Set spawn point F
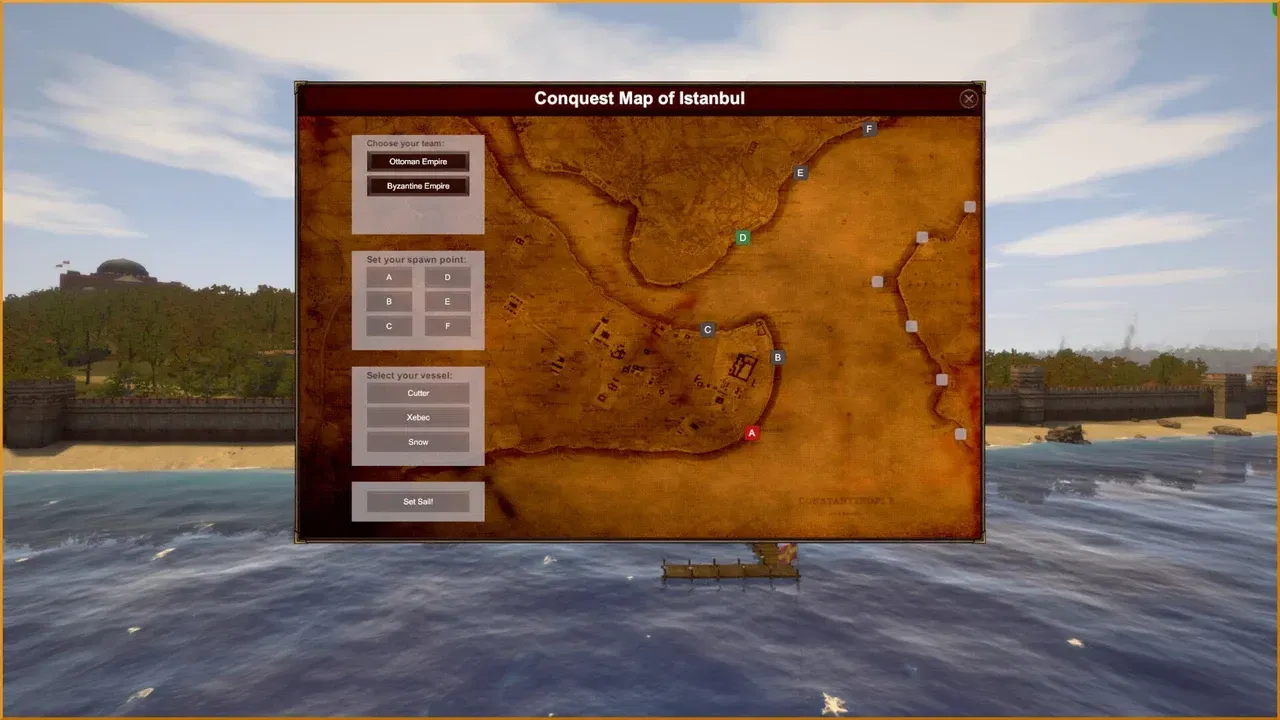 (447, 326)
